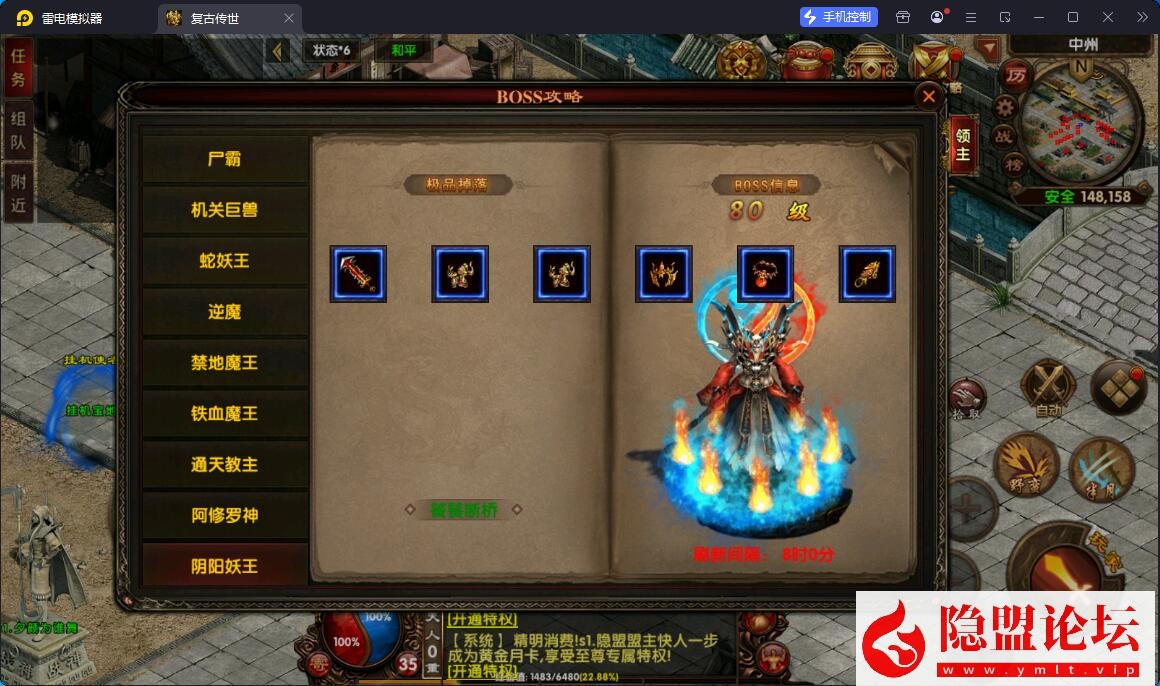Select the 阴阳妖王 boss entry
The image size is (1160, 686).
click(224, 566)
